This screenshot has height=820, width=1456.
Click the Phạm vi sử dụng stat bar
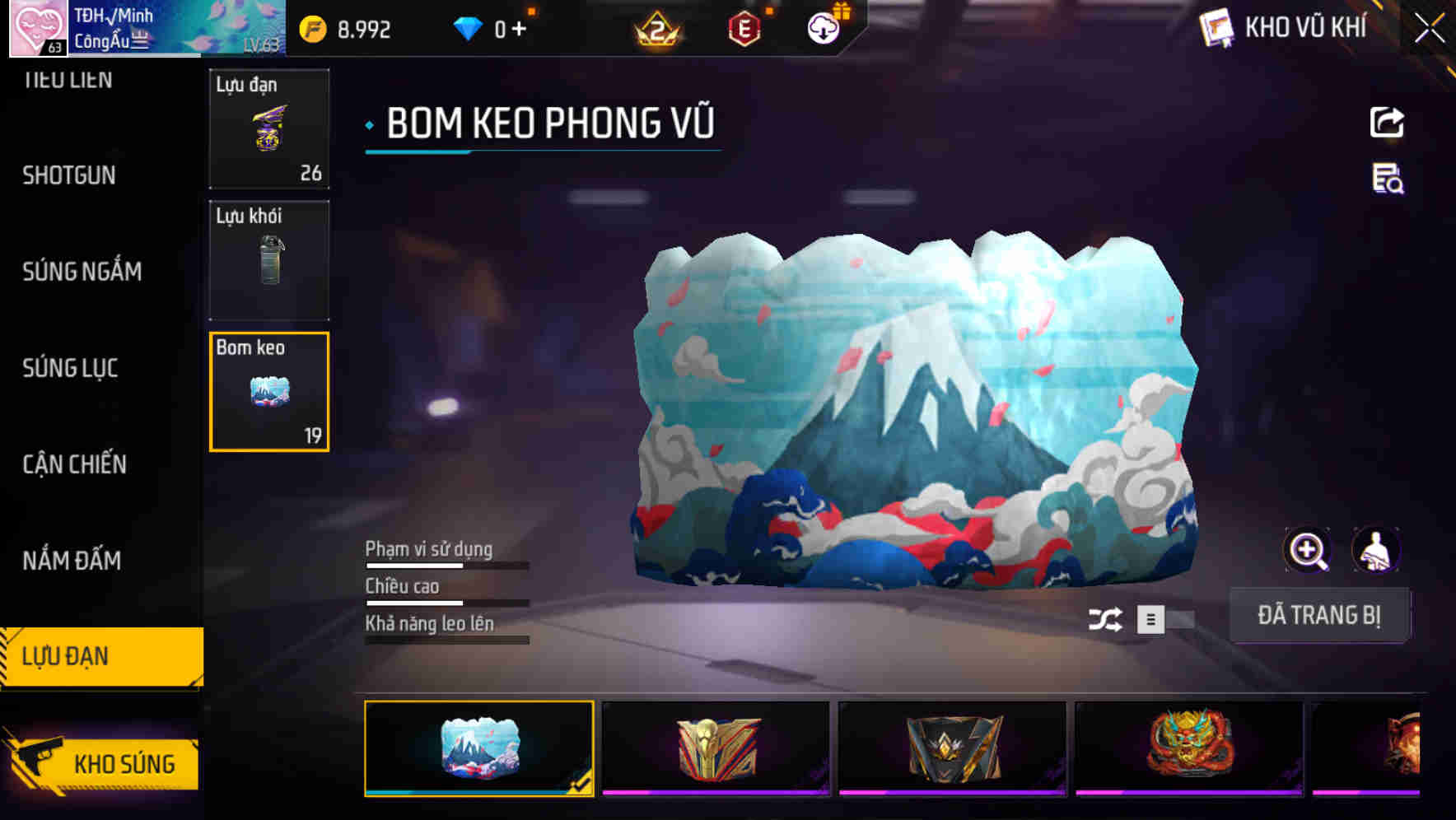pyautogui.click(x=446, y=565)
